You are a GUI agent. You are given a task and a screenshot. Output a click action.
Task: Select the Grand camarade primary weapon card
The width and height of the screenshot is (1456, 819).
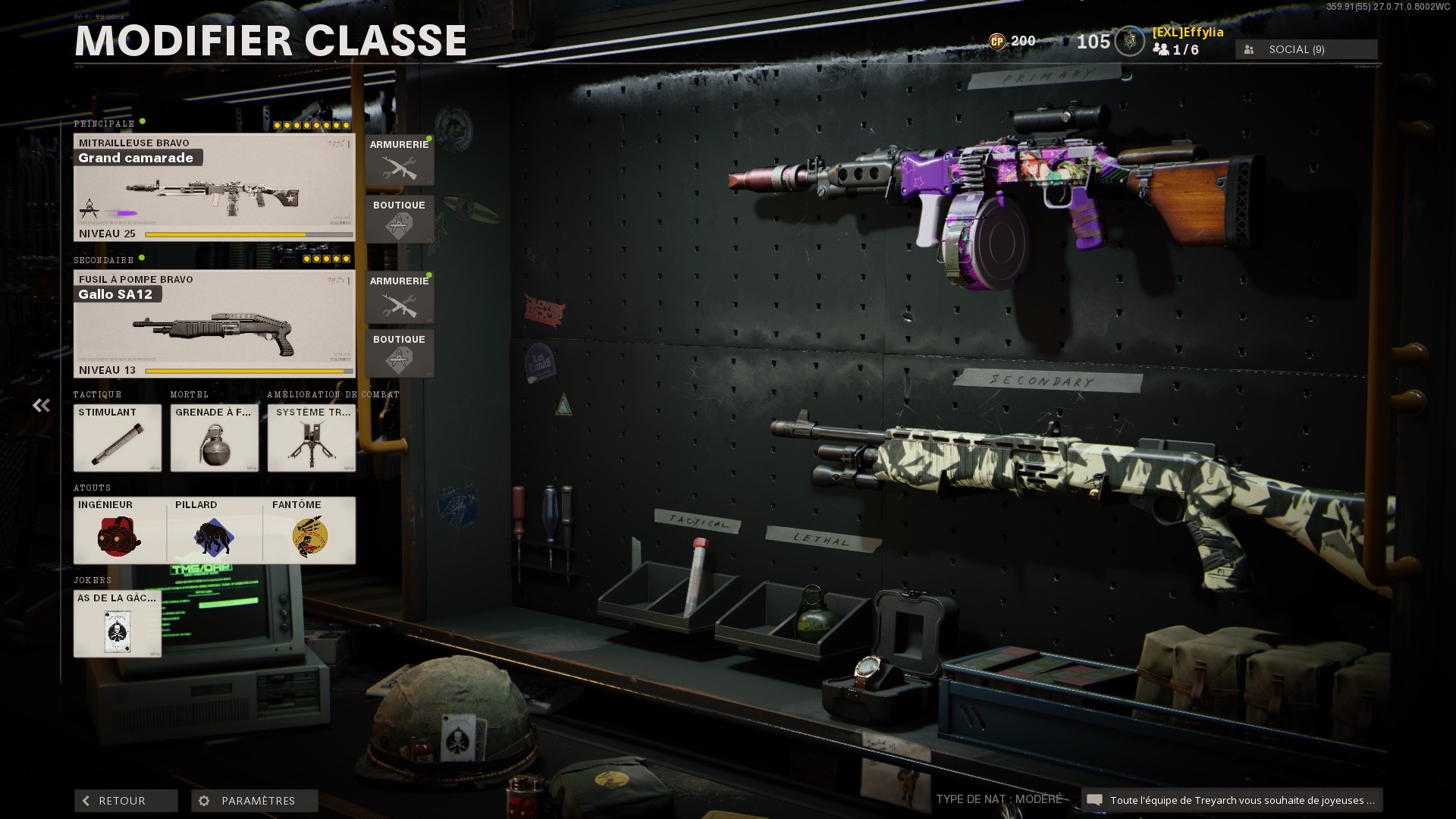tap(213, 186)
